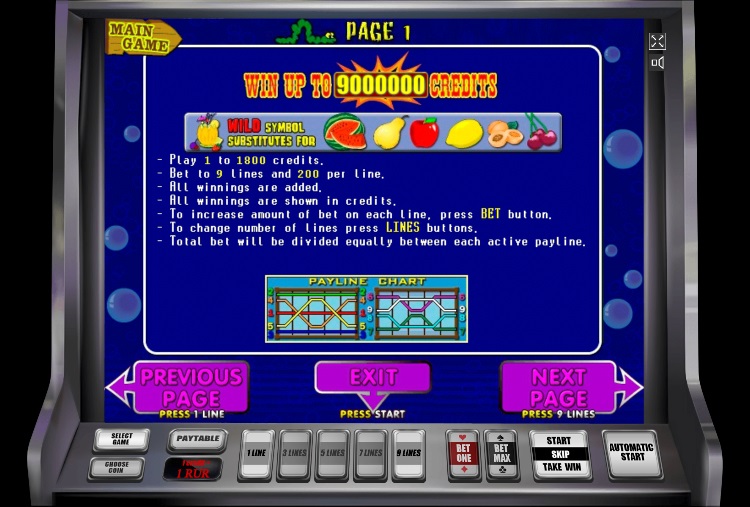This screenshot has width=750, height=507.
Task: Select the 1 Line button
Action: point(259,455)
